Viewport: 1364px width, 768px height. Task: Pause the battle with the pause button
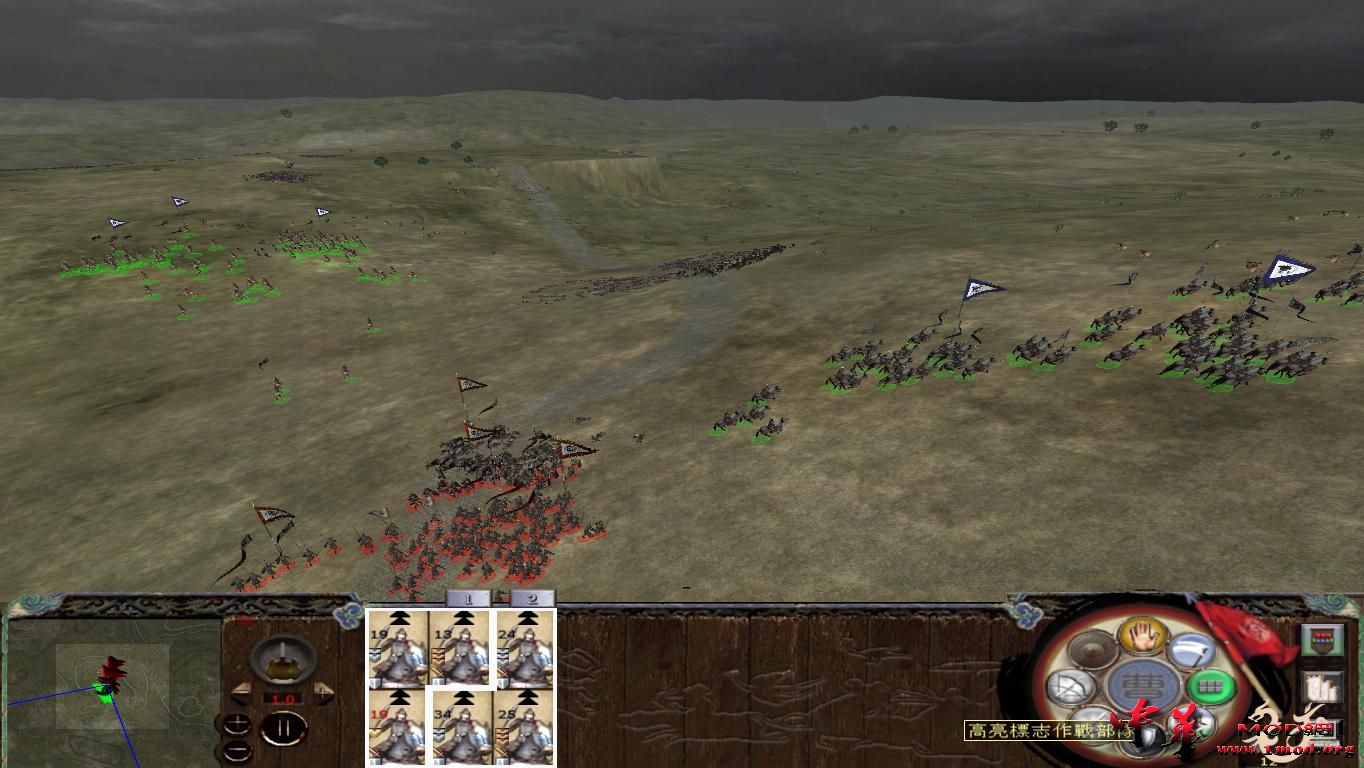click(283, 729)
